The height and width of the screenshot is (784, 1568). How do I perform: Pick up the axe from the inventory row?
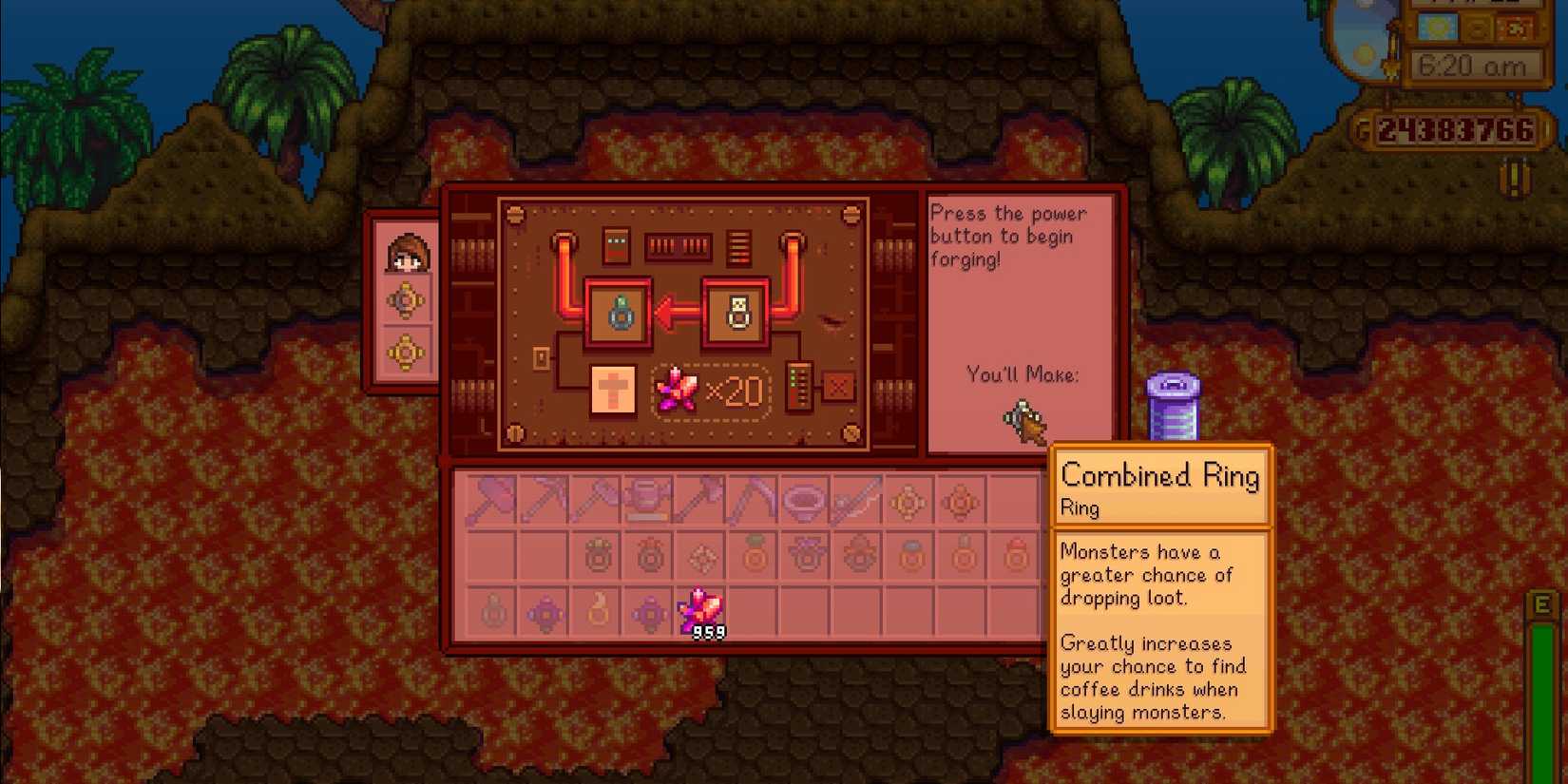click(x=596, y=499)
